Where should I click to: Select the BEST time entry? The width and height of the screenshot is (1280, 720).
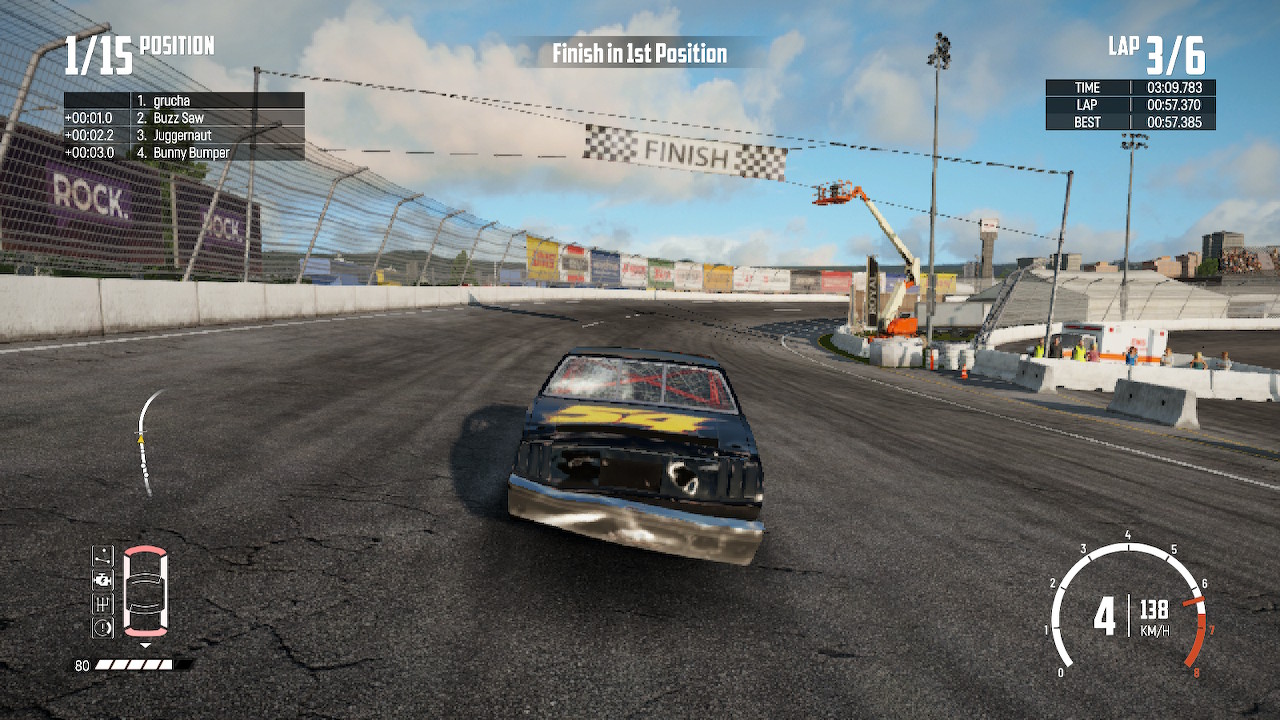(x=1130, y=120)
